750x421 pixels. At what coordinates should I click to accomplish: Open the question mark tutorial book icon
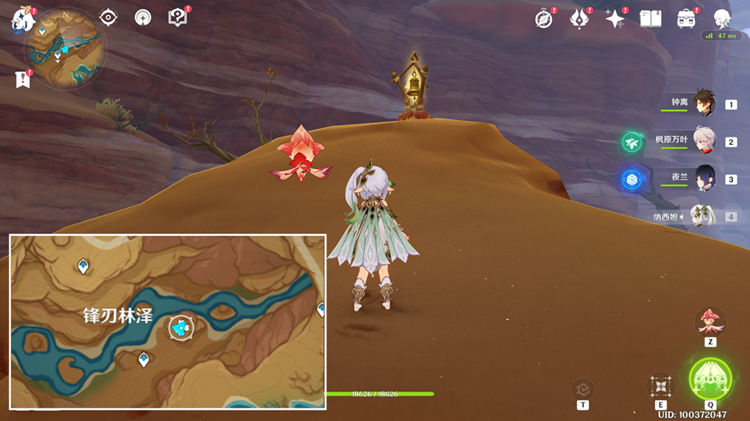coord(177,18)
